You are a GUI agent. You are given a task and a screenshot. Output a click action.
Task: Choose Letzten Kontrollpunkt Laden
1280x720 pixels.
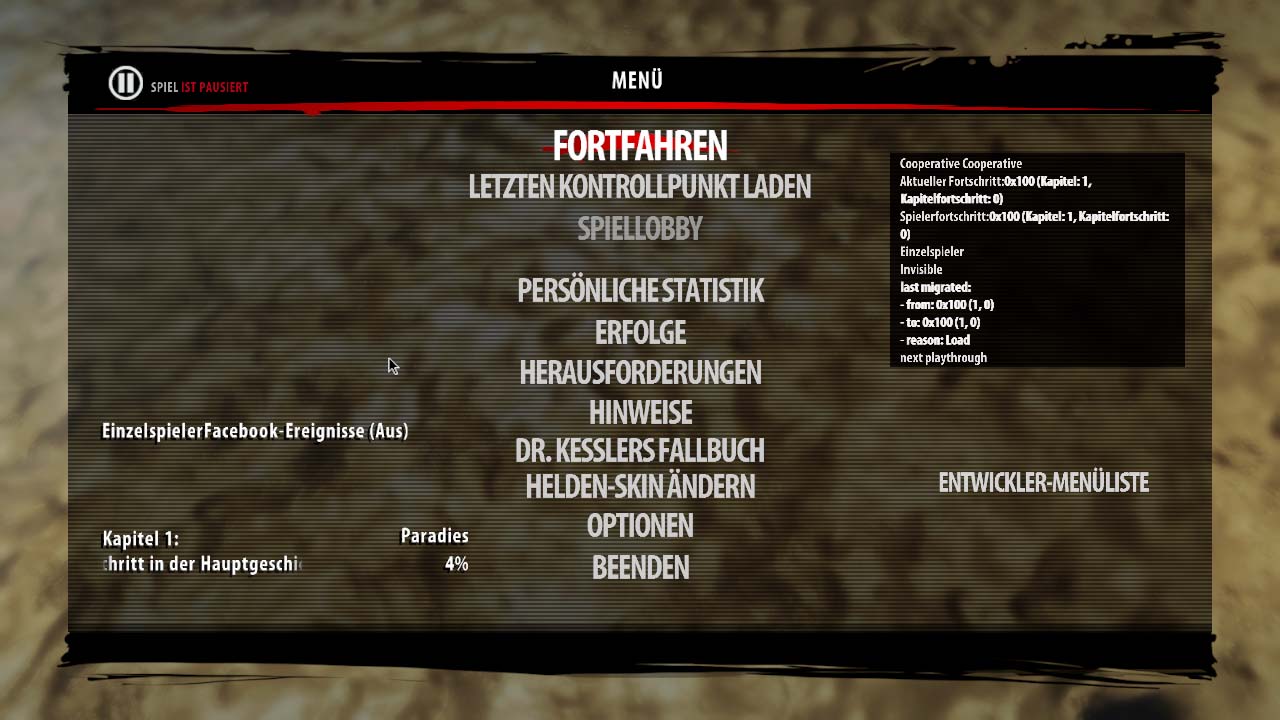click(x=640, y=187)
